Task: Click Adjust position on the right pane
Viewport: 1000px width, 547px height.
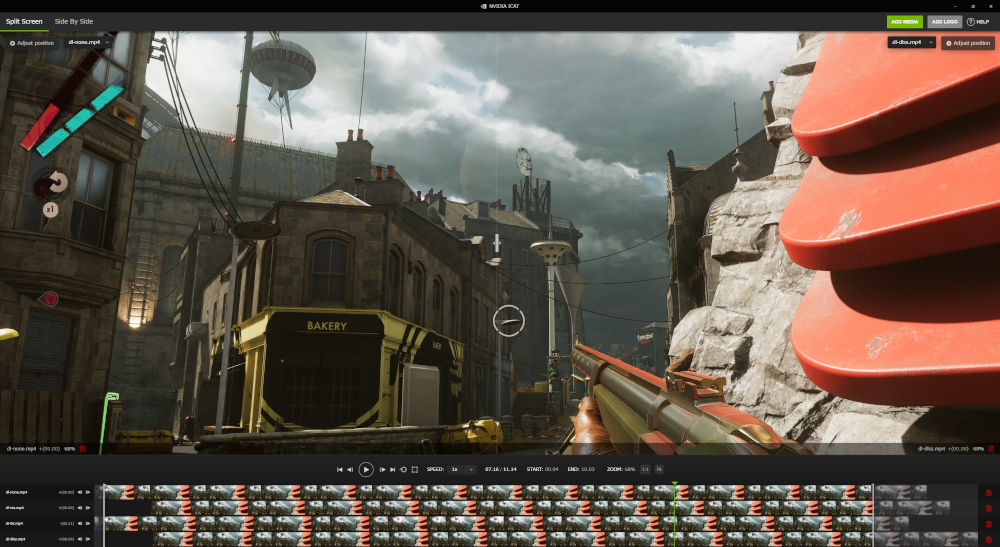Action: 968,43
